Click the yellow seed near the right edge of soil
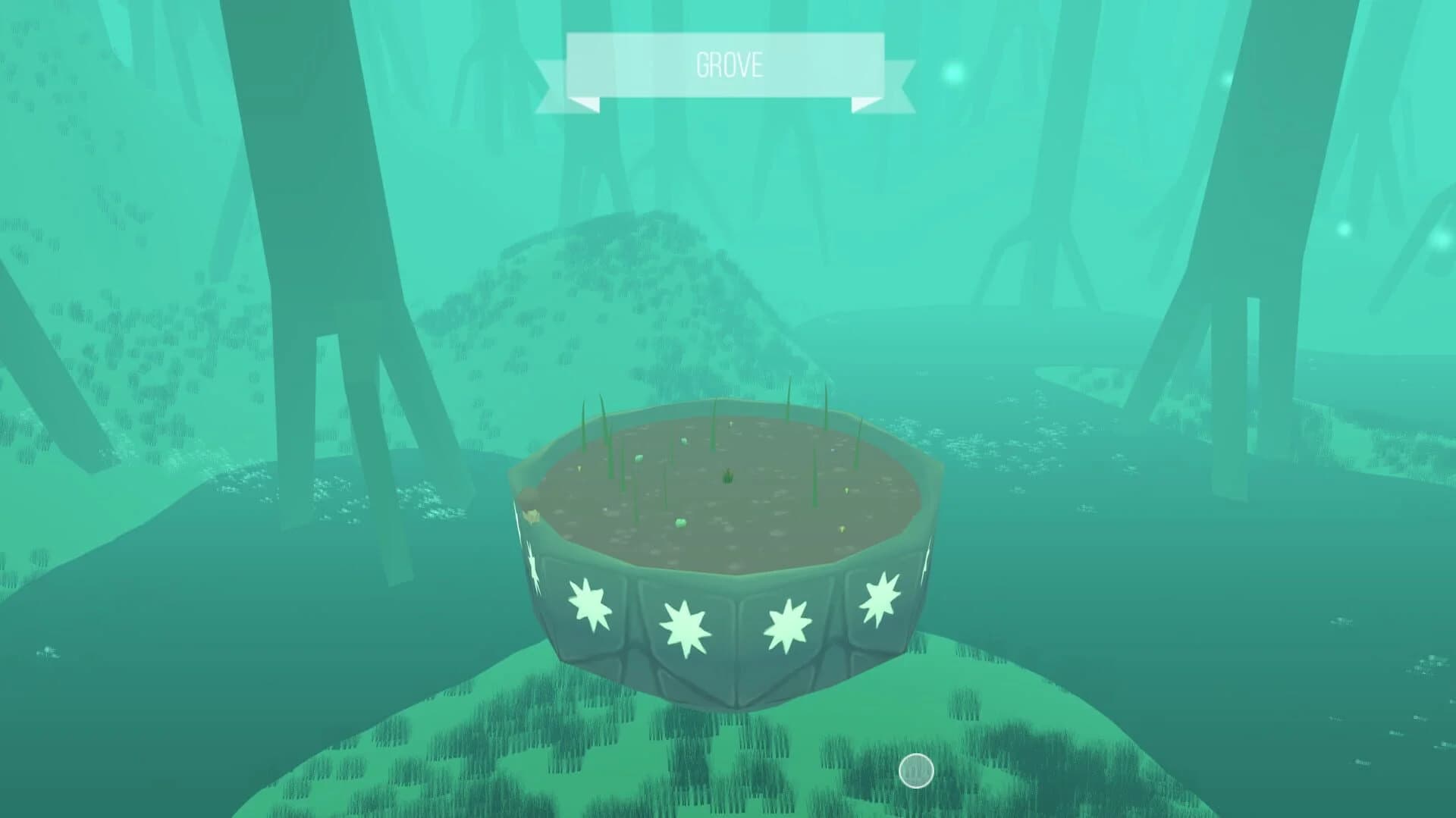This screenshot has height=818, width=1456. 846,489
